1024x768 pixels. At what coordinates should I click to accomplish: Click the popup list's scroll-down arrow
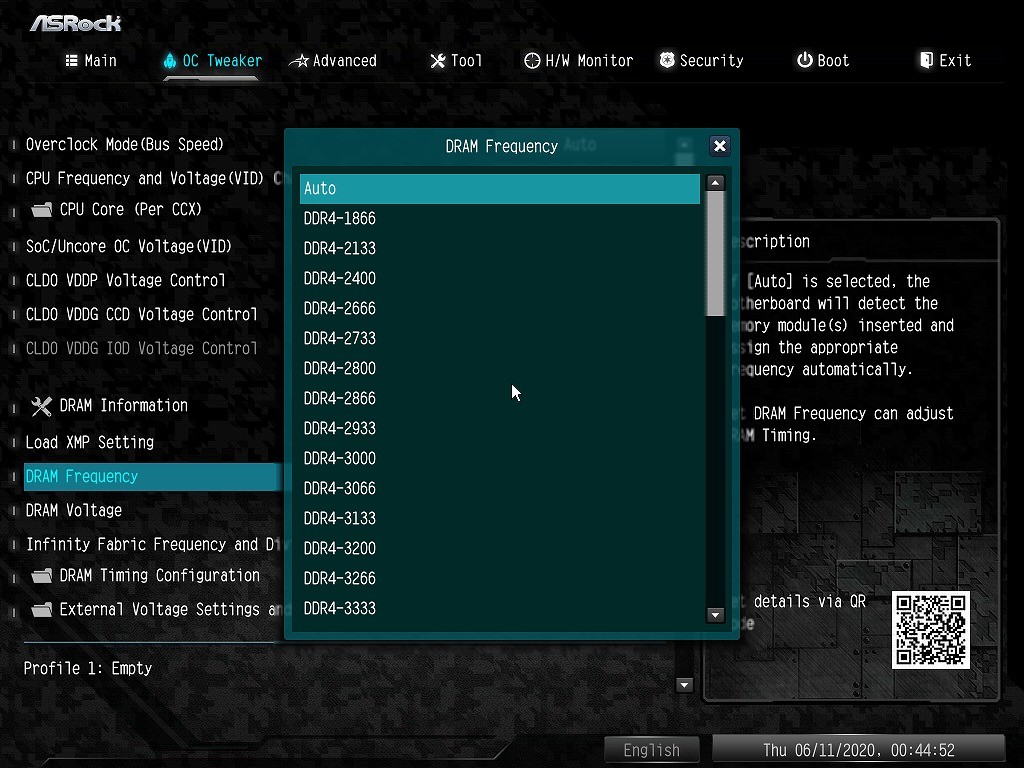pos(715,615)
